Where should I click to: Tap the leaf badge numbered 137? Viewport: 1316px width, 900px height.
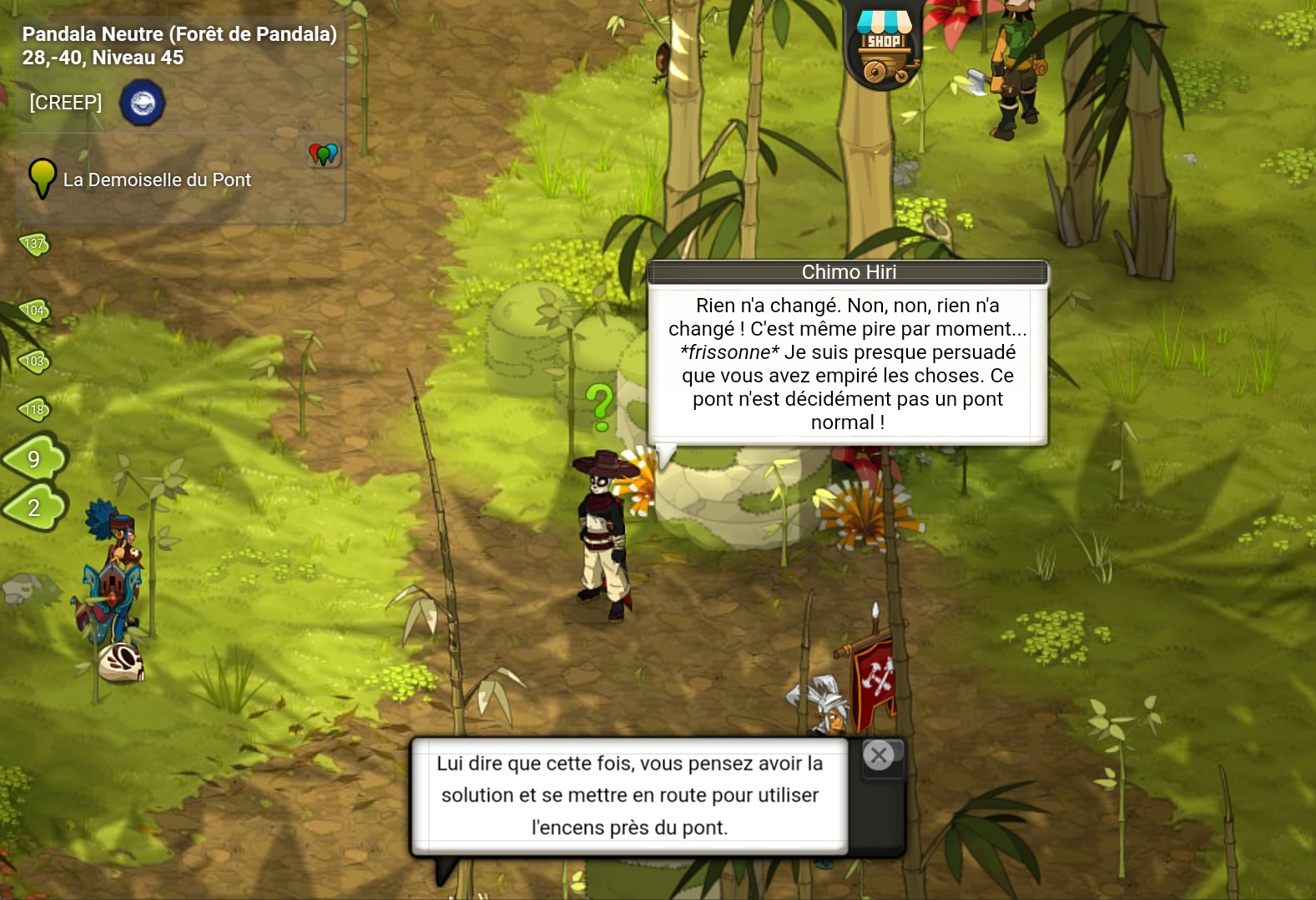click(x=35, y=244)
